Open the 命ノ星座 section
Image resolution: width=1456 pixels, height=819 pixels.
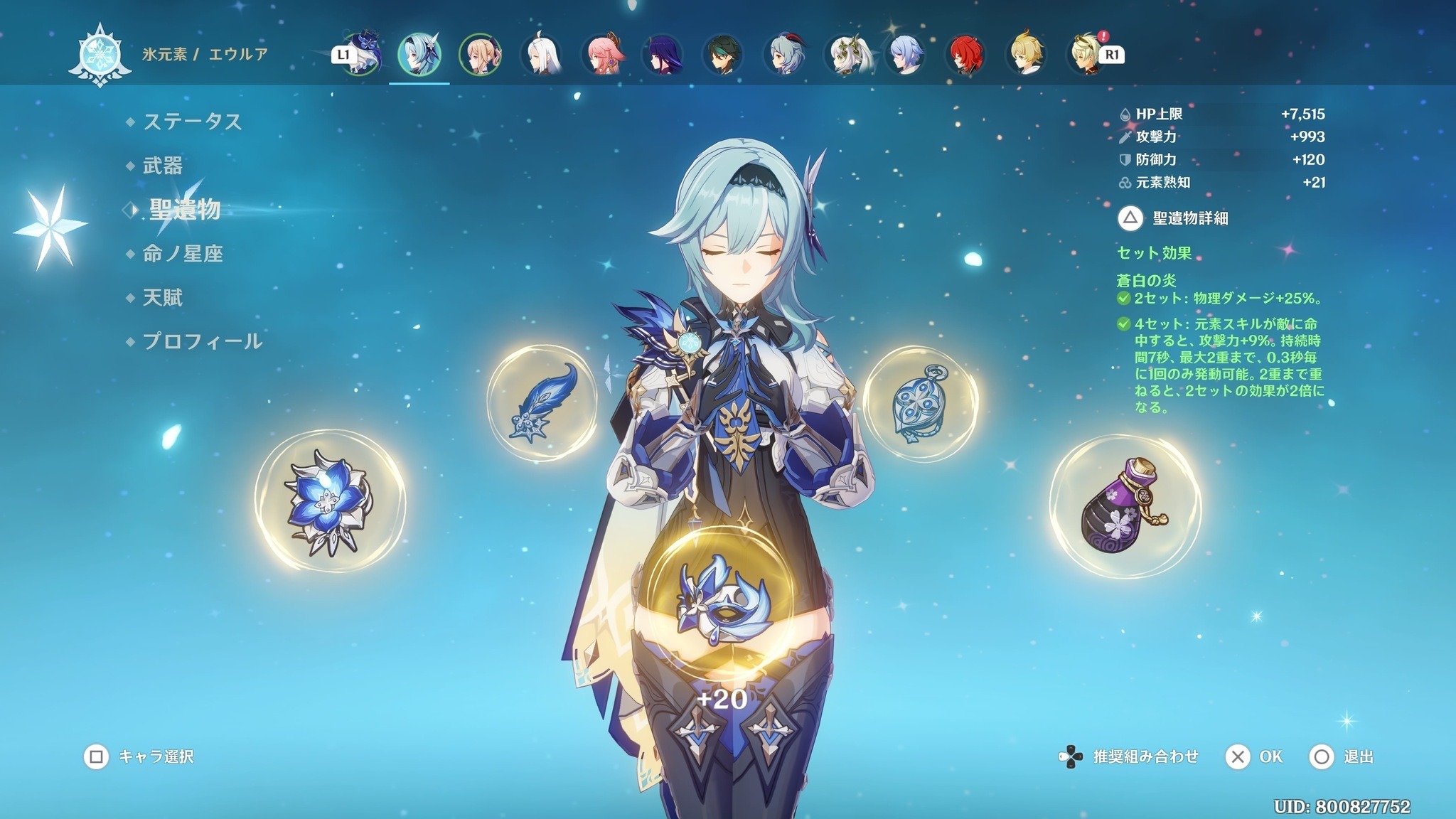pos(183,254)
